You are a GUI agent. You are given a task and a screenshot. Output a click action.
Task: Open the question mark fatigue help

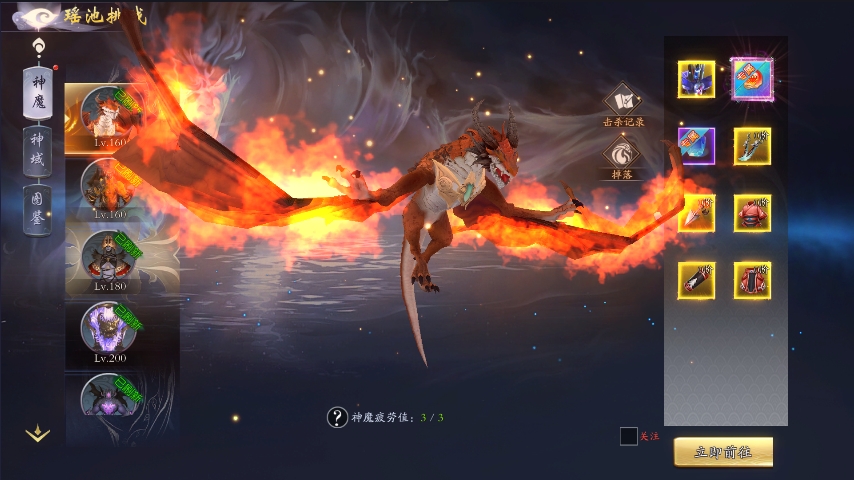(x=337, y=417)
